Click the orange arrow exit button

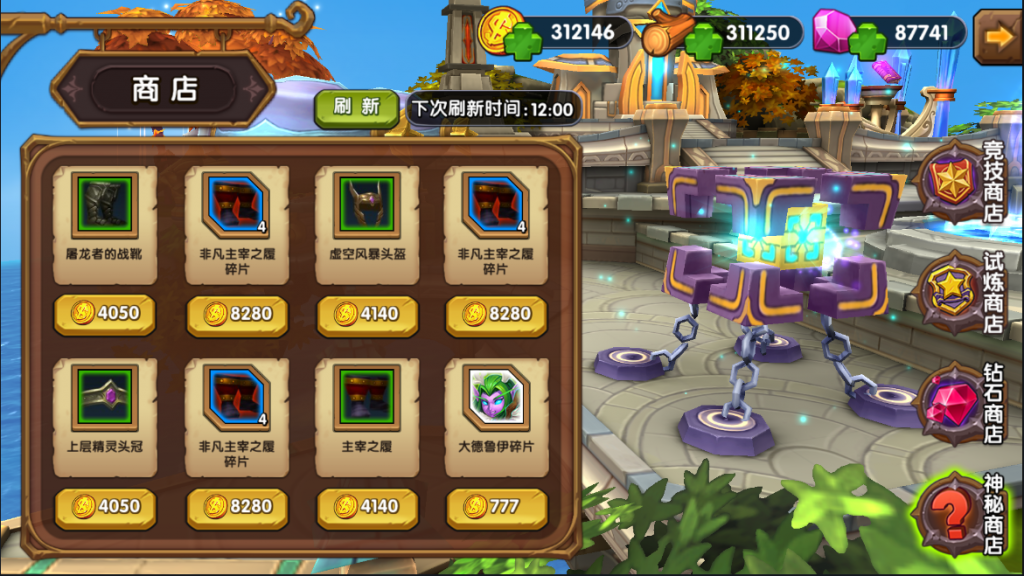(x=997, y=35)
